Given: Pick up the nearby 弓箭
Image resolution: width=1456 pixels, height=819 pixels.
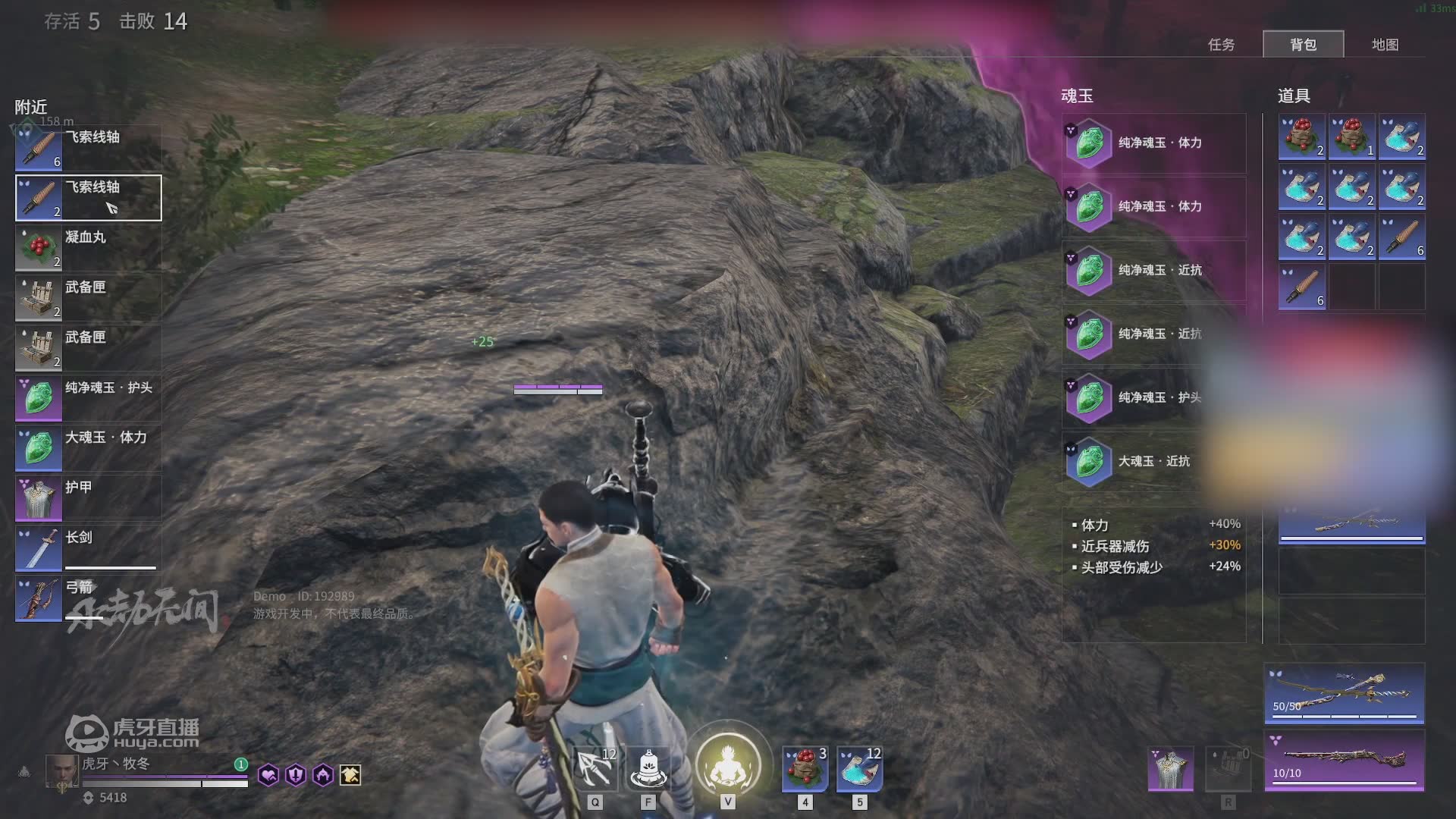Looking at the screenshot, I should [x=89, y=598].
